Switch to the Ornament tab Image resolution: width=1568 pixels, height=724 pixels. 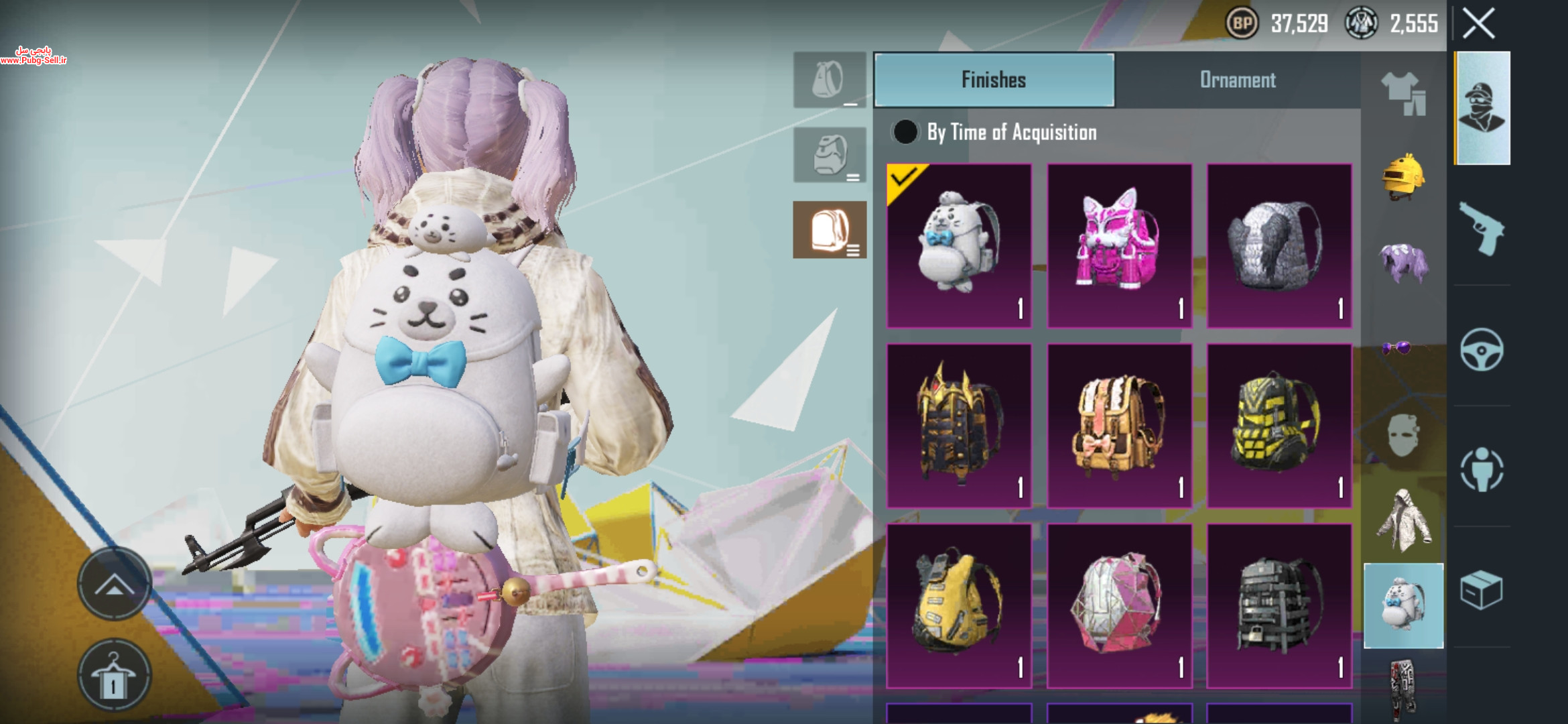point(1237,80)
